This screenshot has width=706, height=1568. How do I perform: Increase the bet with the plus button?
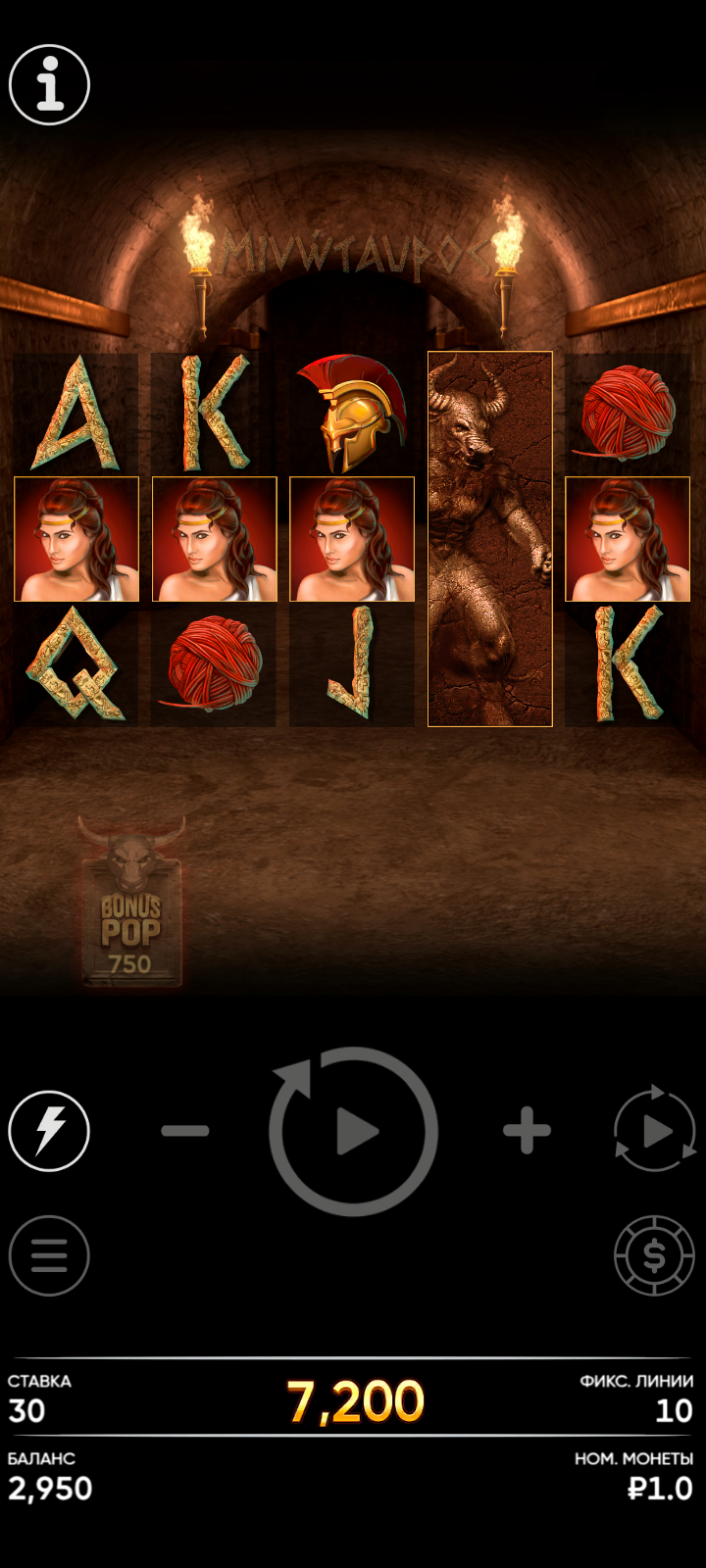click(x=527, y=1131)
